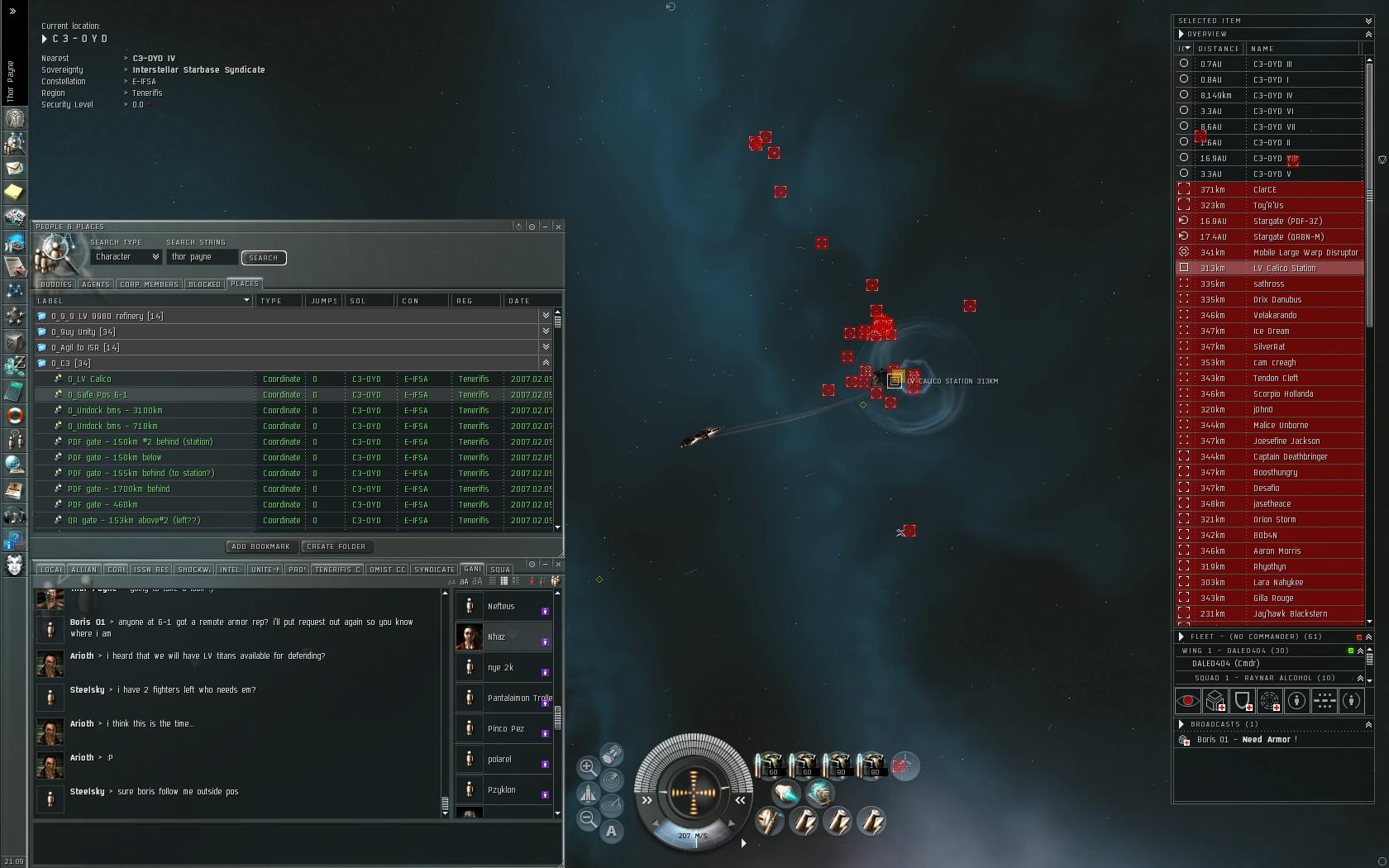Switch to the Agents tab
Viewport: 1389px width, 868px height.
click(96, 284)
